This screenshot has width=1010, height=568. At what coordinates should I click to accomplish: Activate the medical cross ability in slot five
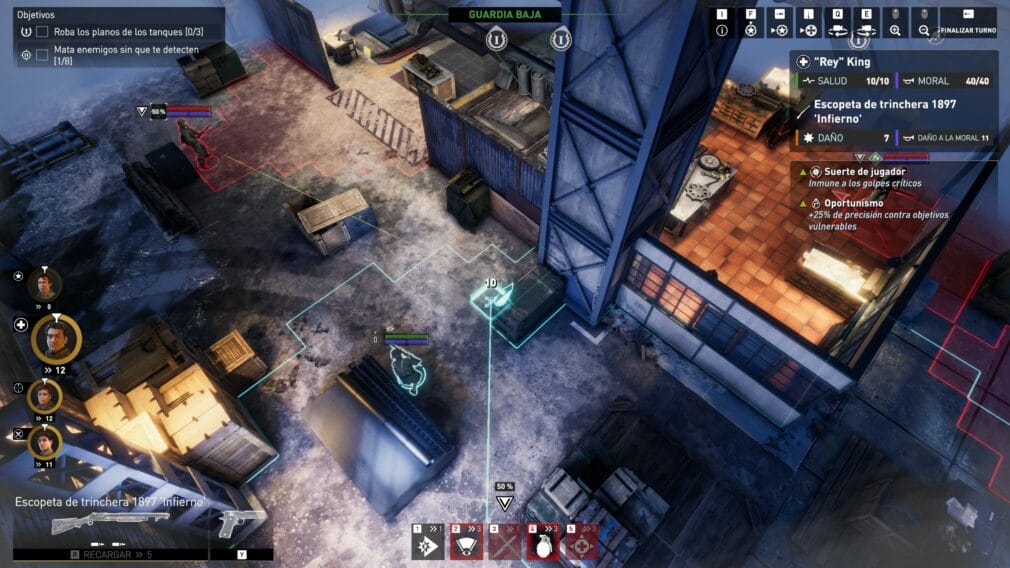tap(581, 543)
